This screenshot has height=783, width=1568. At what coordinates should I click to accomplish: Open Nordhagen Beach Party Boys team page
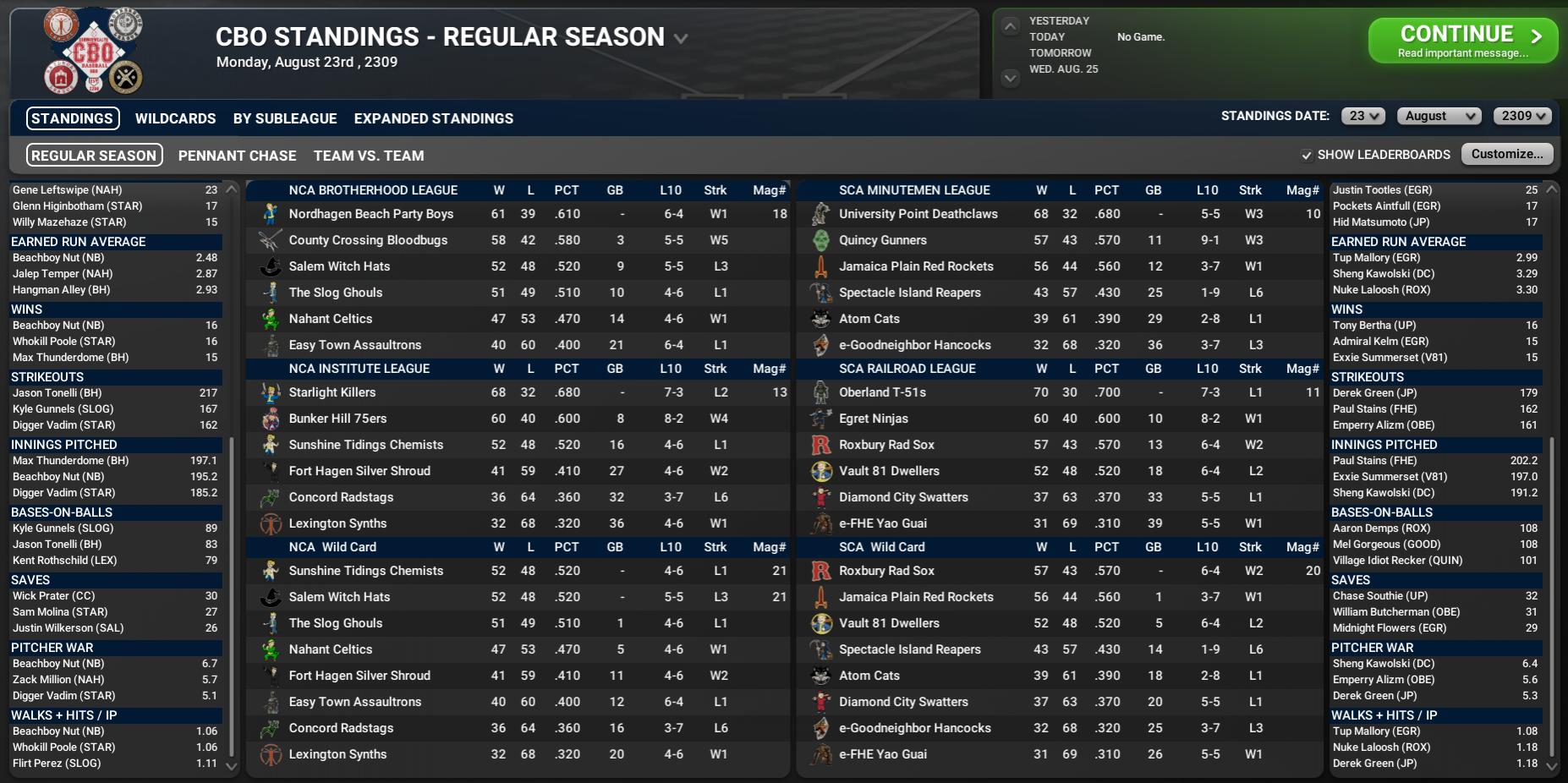point(370,214)
